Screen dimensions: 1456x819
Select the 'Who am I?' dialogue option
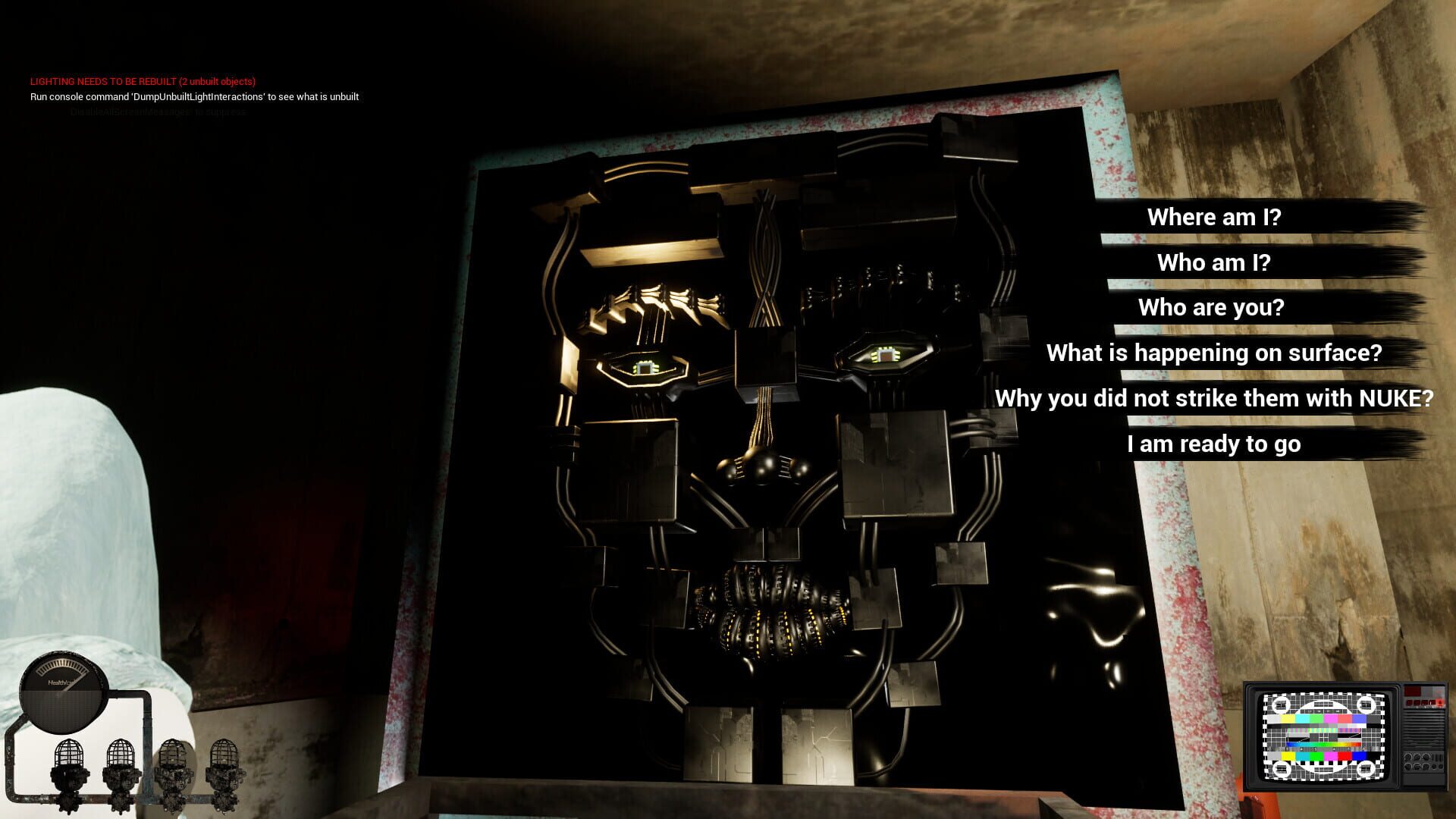point(1212,262)
